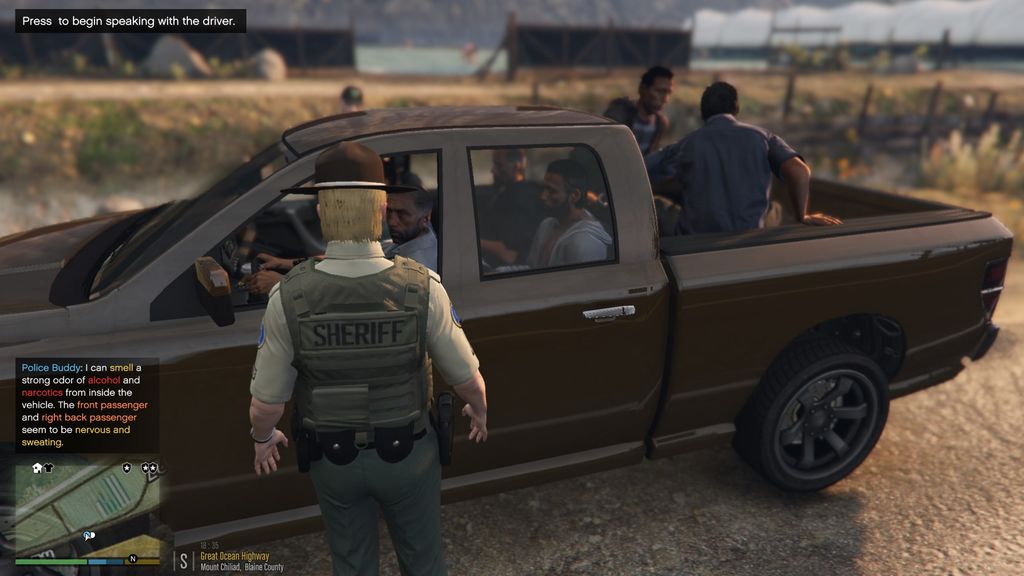Viewport: 1024px width, 576px height.
Task: Select the t-shirt clothing marker on the minimap
Action: 49,467
